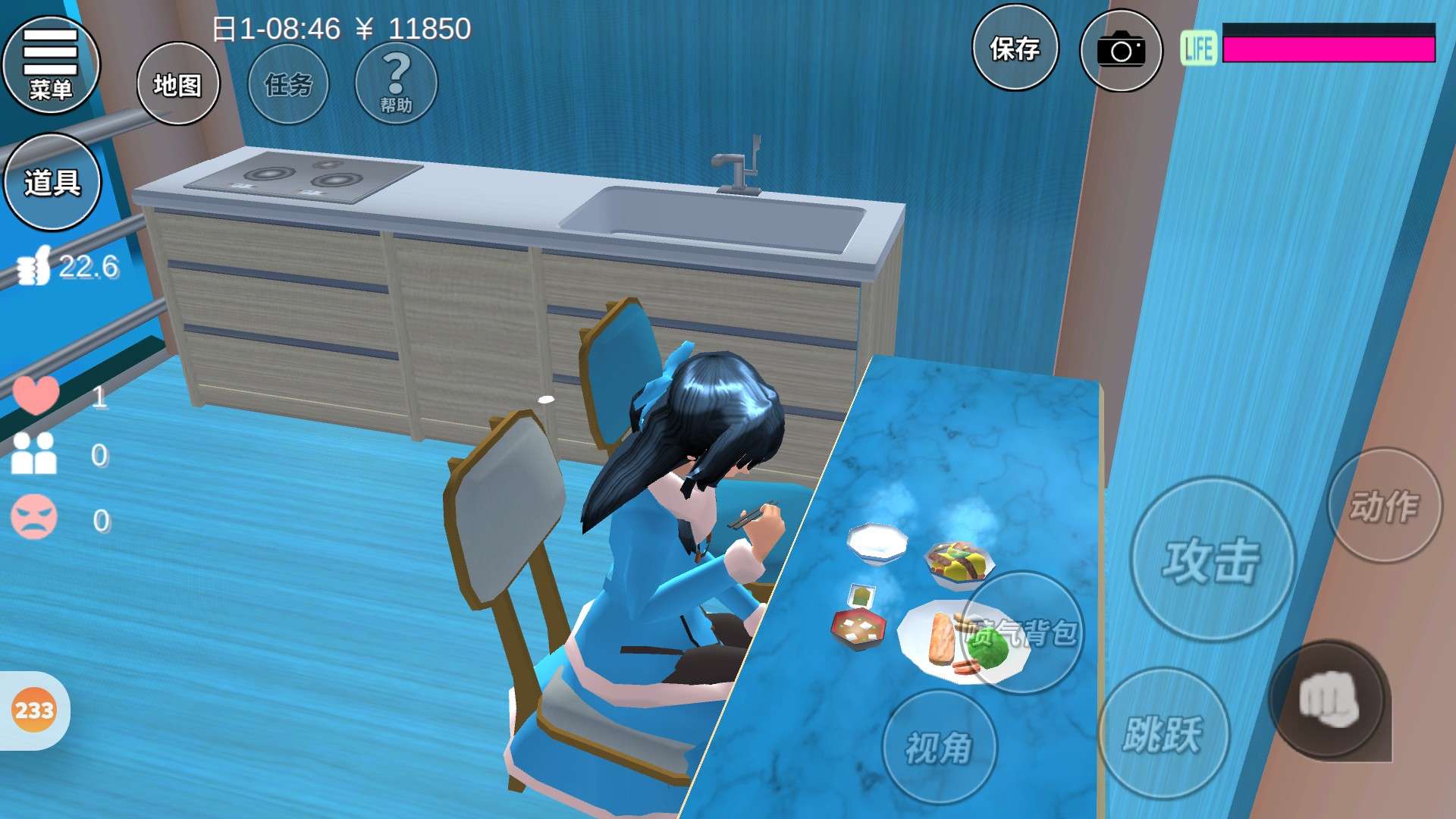The image size is (1456, 819).
Task: Tap the fist punch icon button
Action: [x=1329, y=701]
